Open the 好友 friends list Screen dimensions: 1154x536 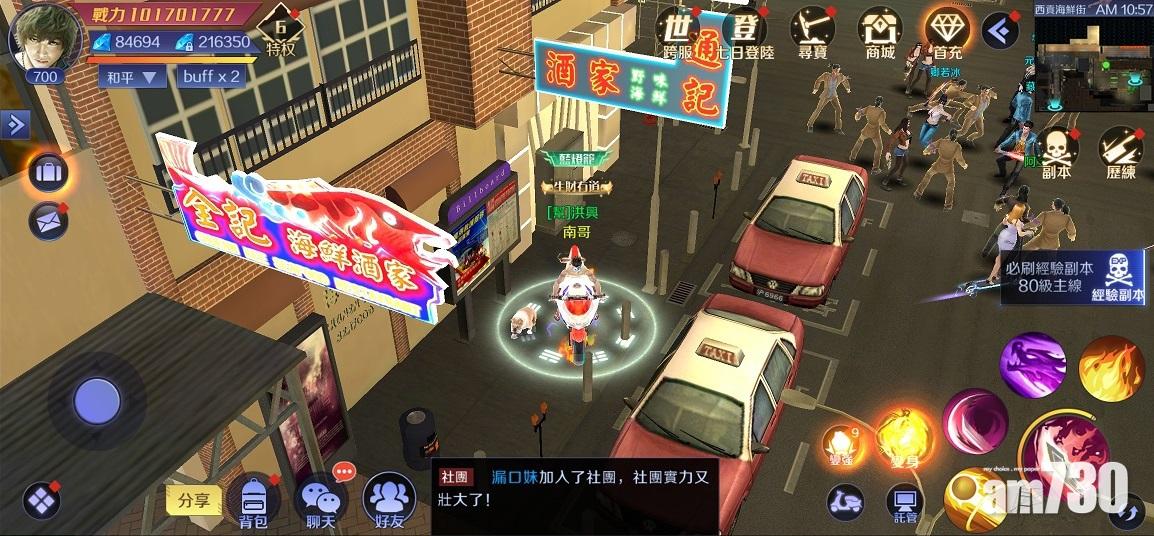389,500
